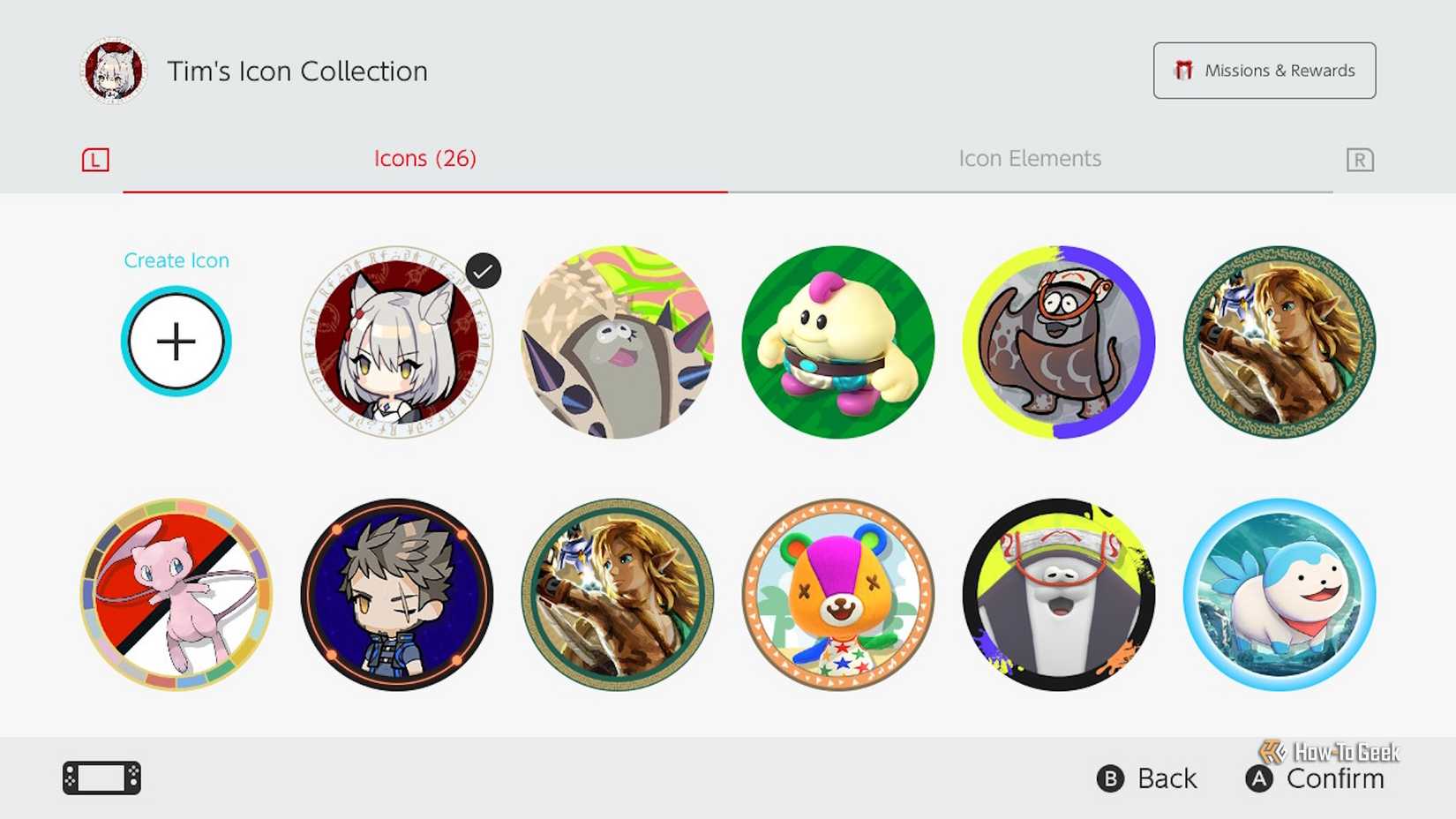Select the Icons (26) tab
Image resolution: width=1456 pixels, height=819 pixels.
click(424, 159)
